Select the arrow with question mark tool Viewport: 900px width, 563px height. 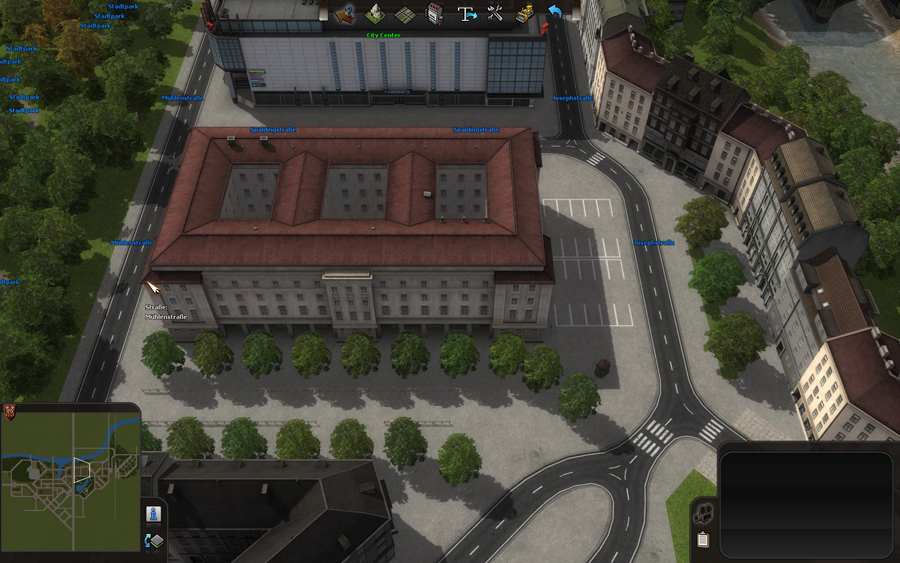pyautogui.click(x=347, y=14)
